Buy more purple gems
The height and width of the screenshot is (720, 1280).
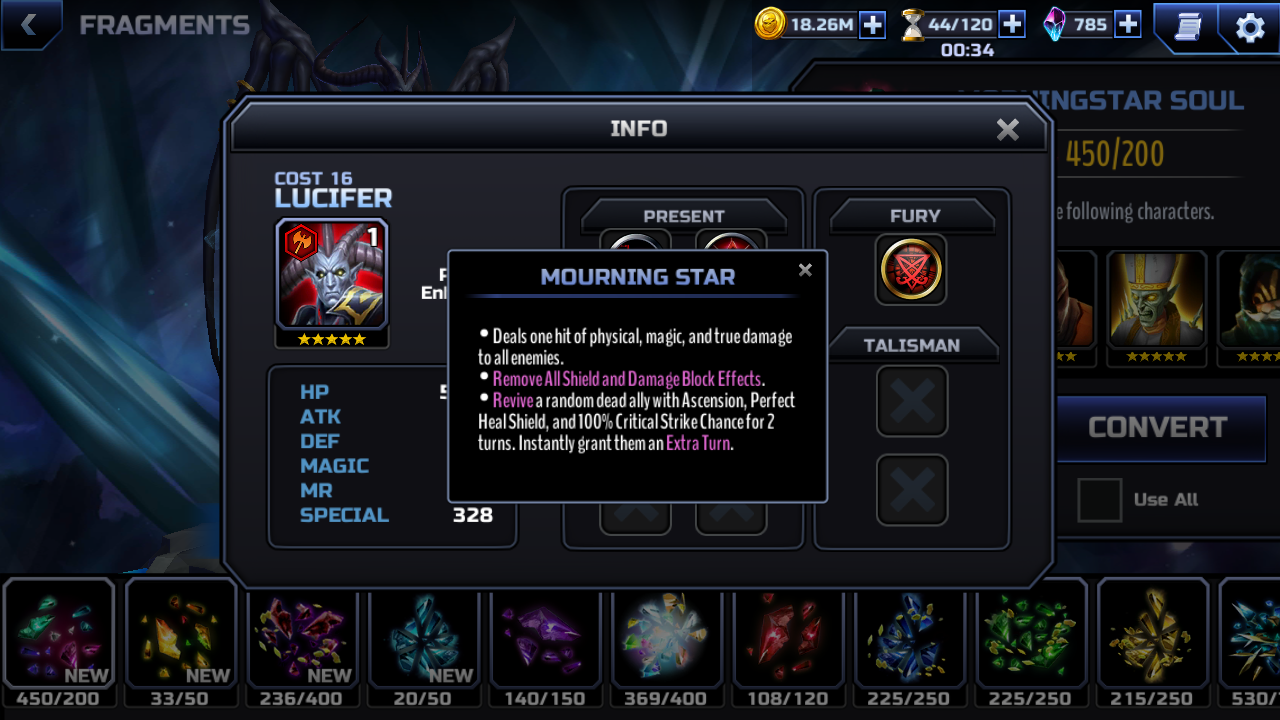point(1128,24)
